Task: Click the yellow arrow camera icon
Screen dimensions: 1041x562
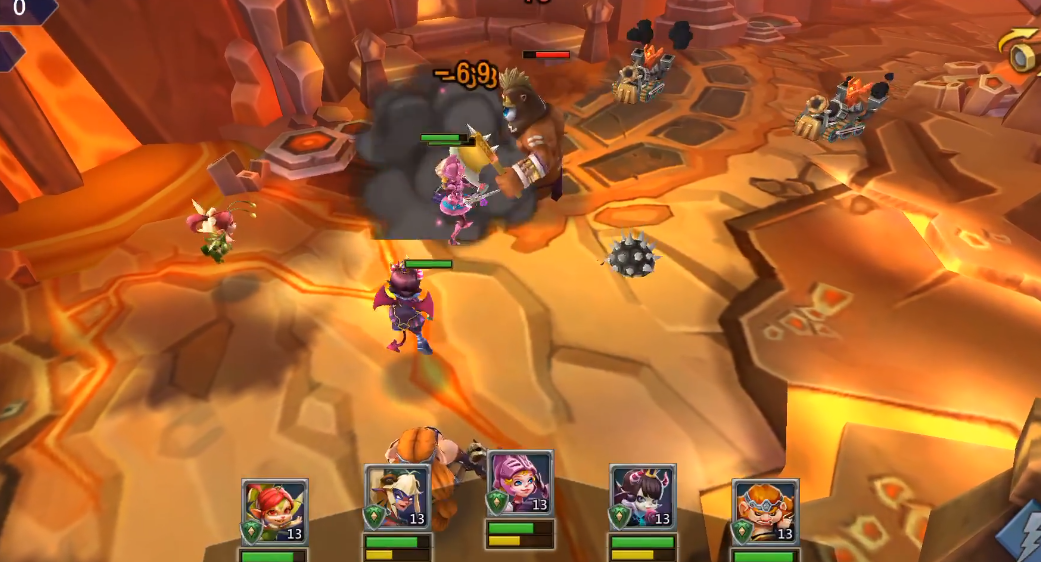Action: pos(1021,50)
